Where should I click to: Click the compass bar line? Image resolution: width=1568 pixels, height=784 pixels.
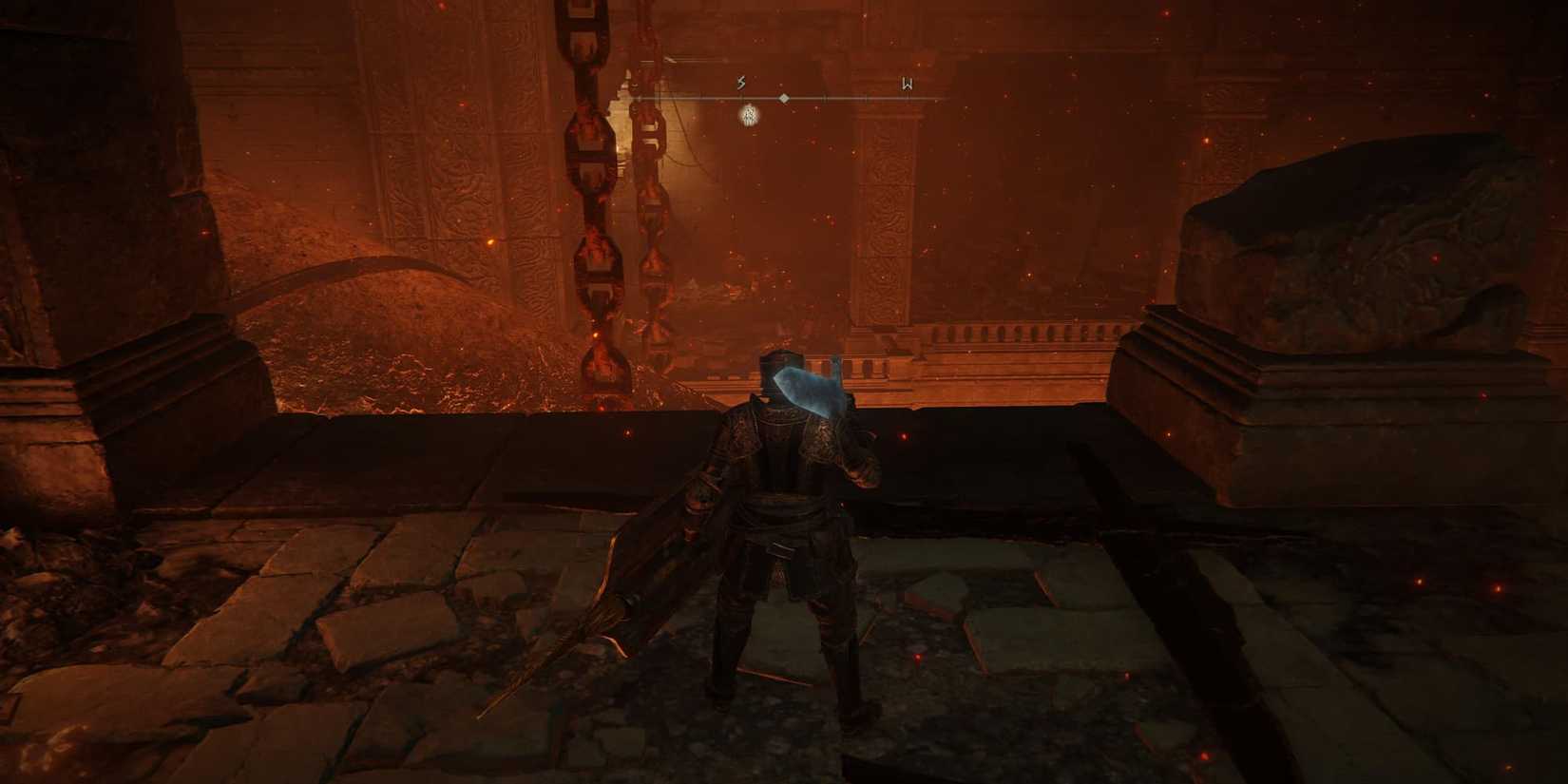[x=855, y=99]
